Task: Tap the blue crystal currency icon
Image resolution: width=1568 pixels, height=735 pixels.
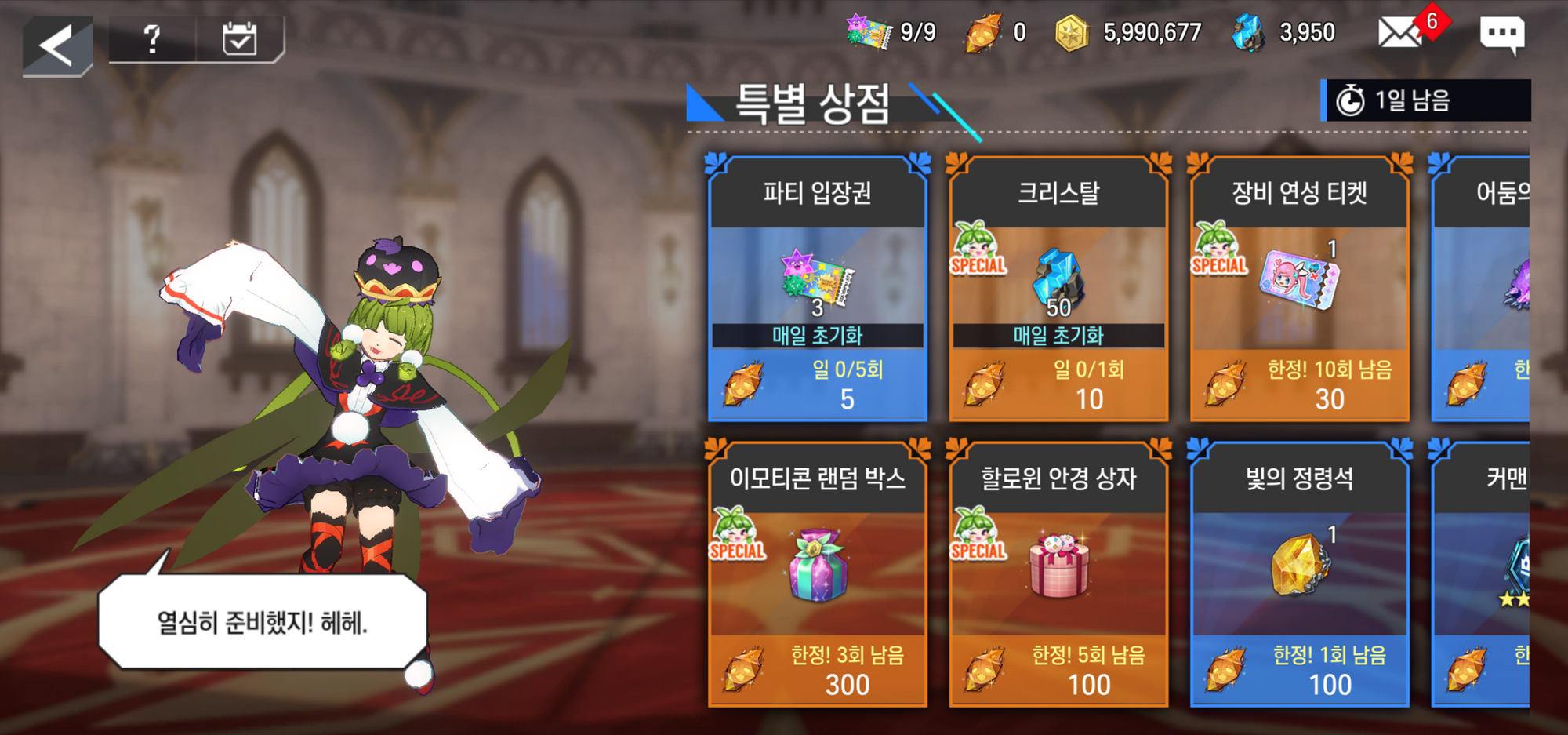Action: 1248,34
